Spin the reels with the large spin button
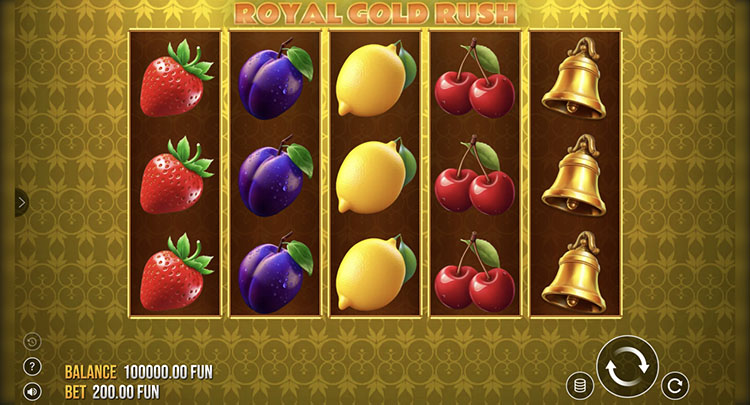This screenshot has height=405, width=750. coord(627,366)
